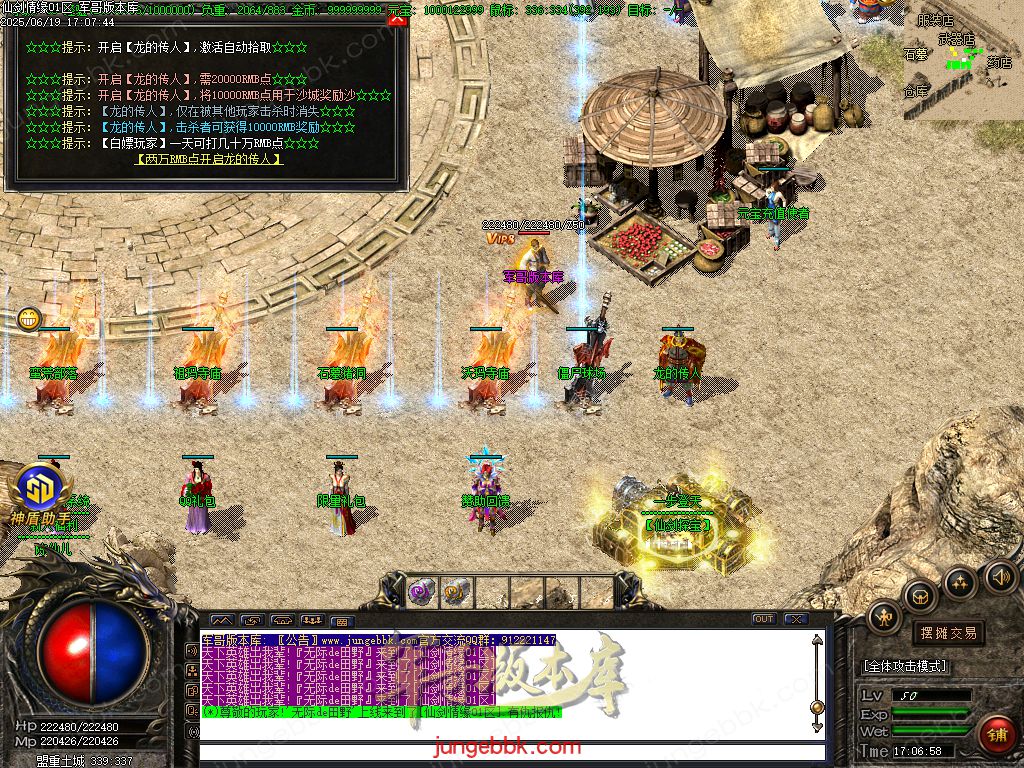The height and width of the screenshot is (768, 1024).
Task: Click the mountain-shaped button above the chat
Action: tap(221, 620)
